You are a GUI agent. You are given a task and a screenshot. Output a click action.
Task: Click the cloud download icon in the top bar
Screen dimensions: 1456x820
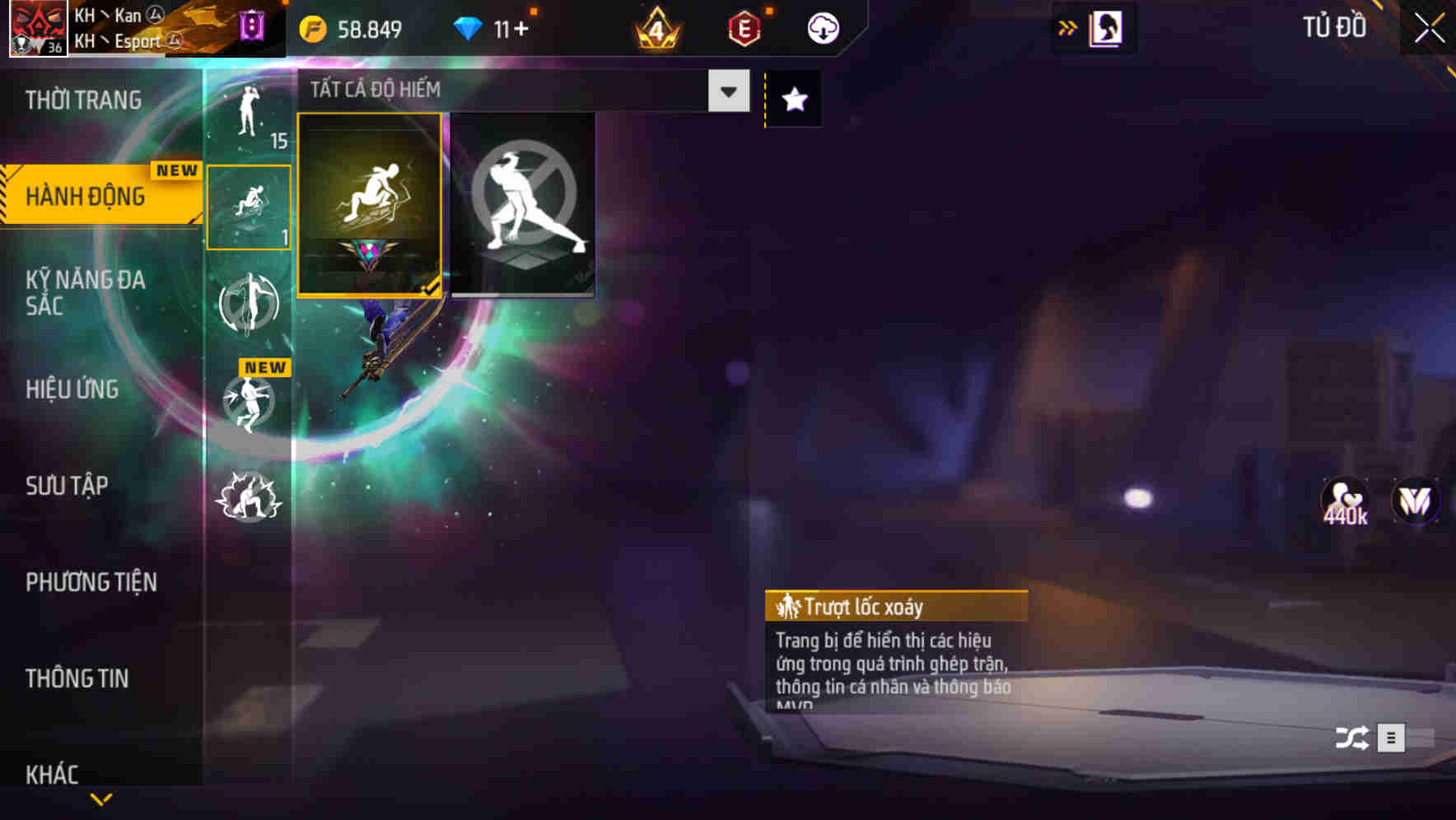point(821,27)
